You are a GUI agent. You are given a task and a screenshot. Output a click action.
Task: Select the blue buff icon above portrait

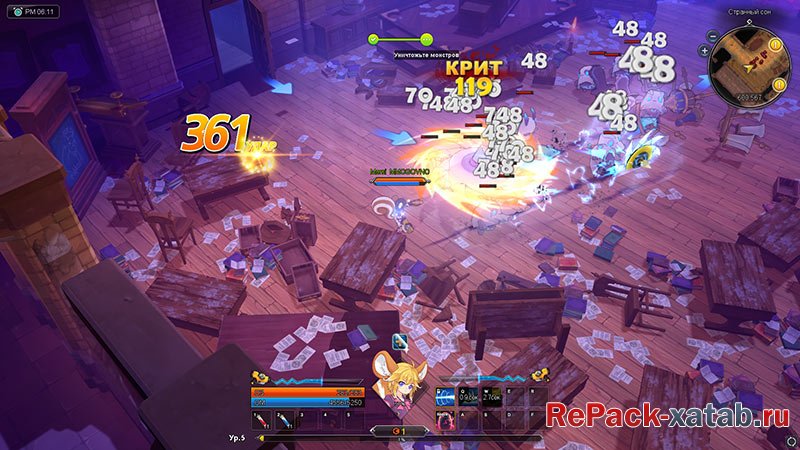399,341
